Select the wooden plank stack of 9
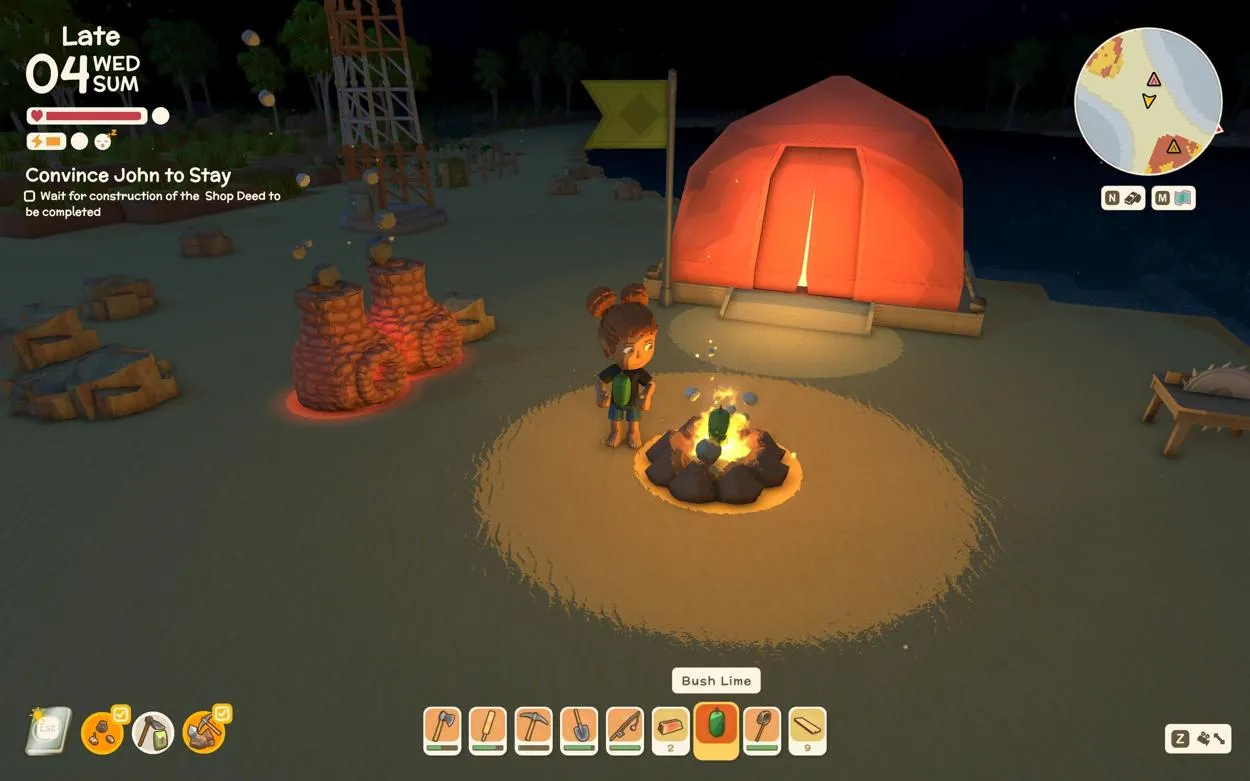 click(x=807, y=729)
